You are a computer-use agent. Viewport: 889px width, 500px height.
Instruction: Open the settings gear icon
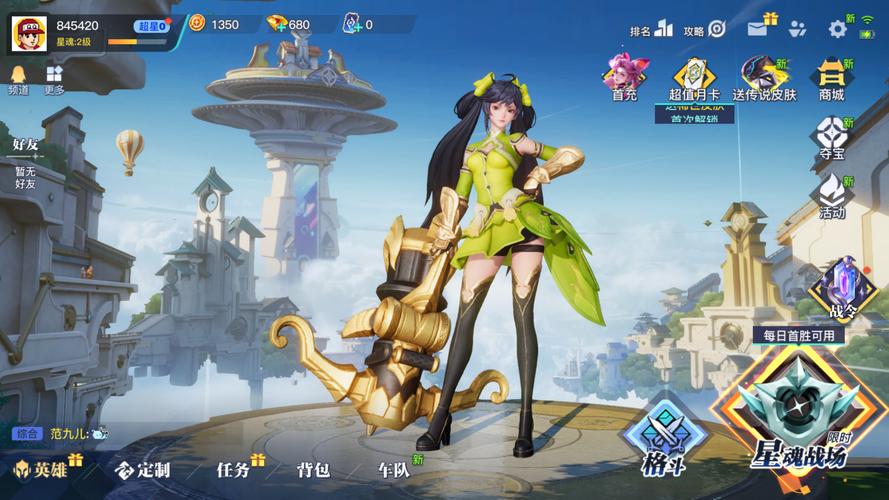pos(837,29)
